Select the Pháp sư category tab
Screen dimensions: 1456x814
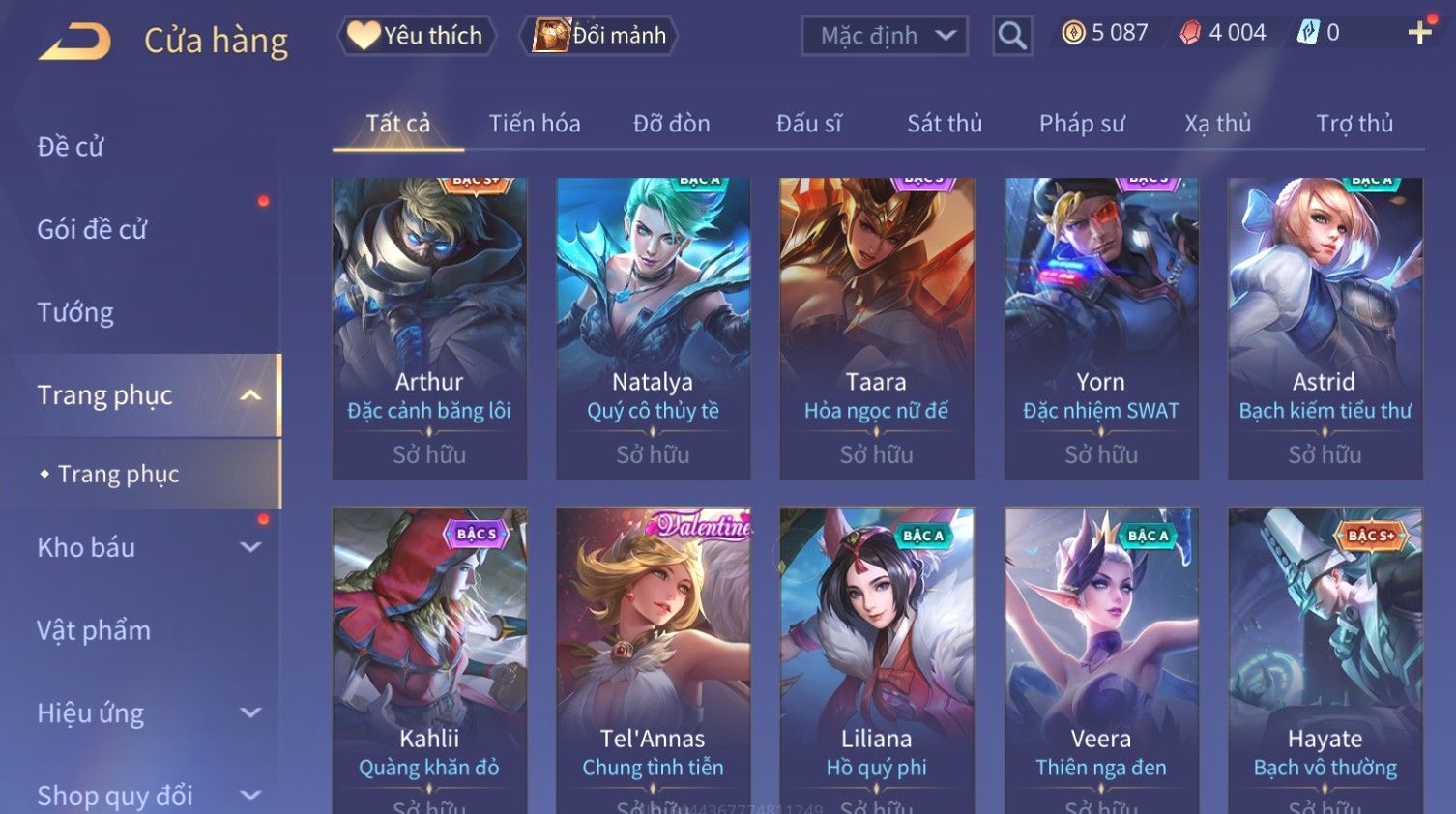1081,124
